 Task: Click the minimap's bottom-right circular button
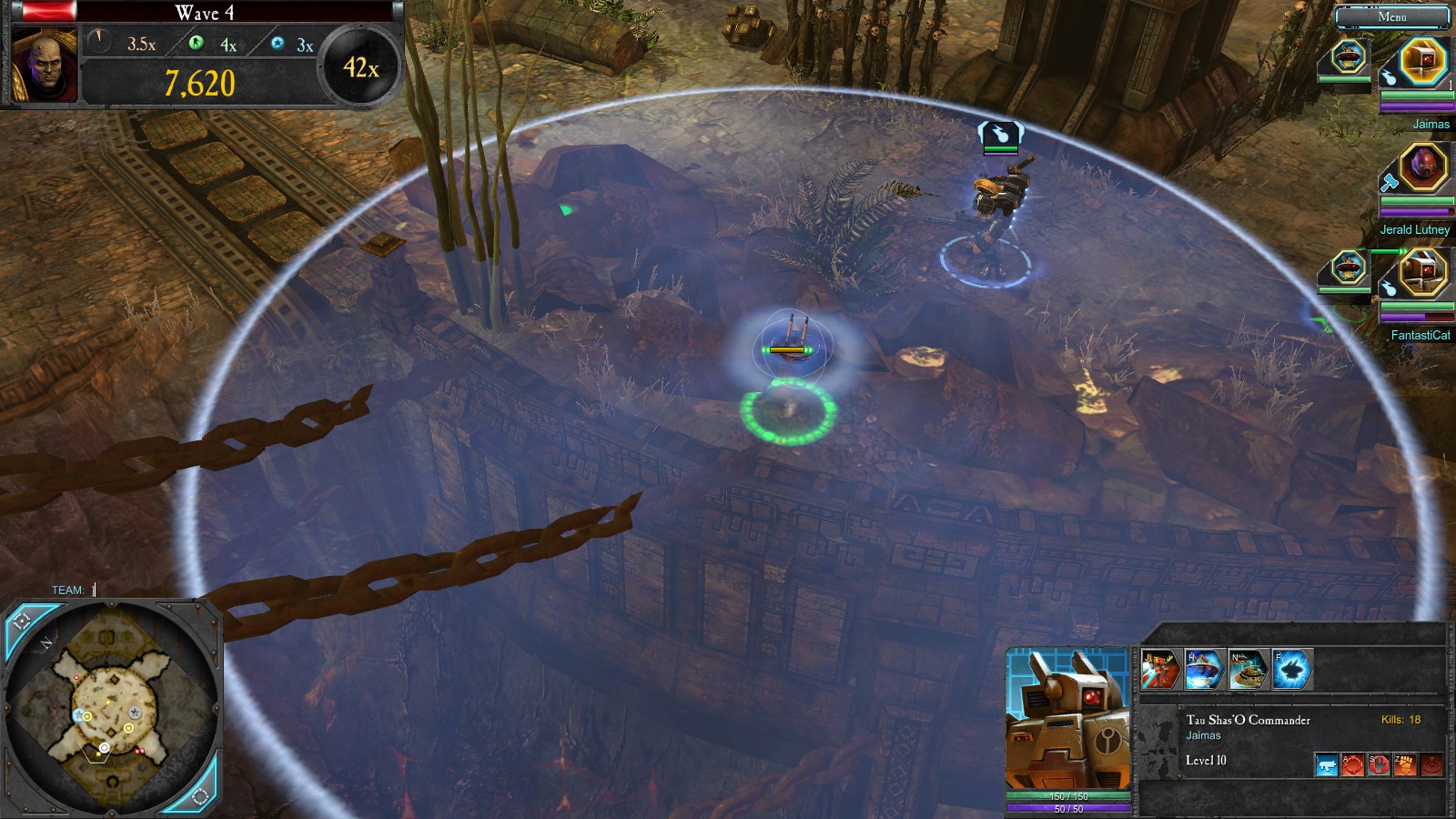click(x=200, y=796)
